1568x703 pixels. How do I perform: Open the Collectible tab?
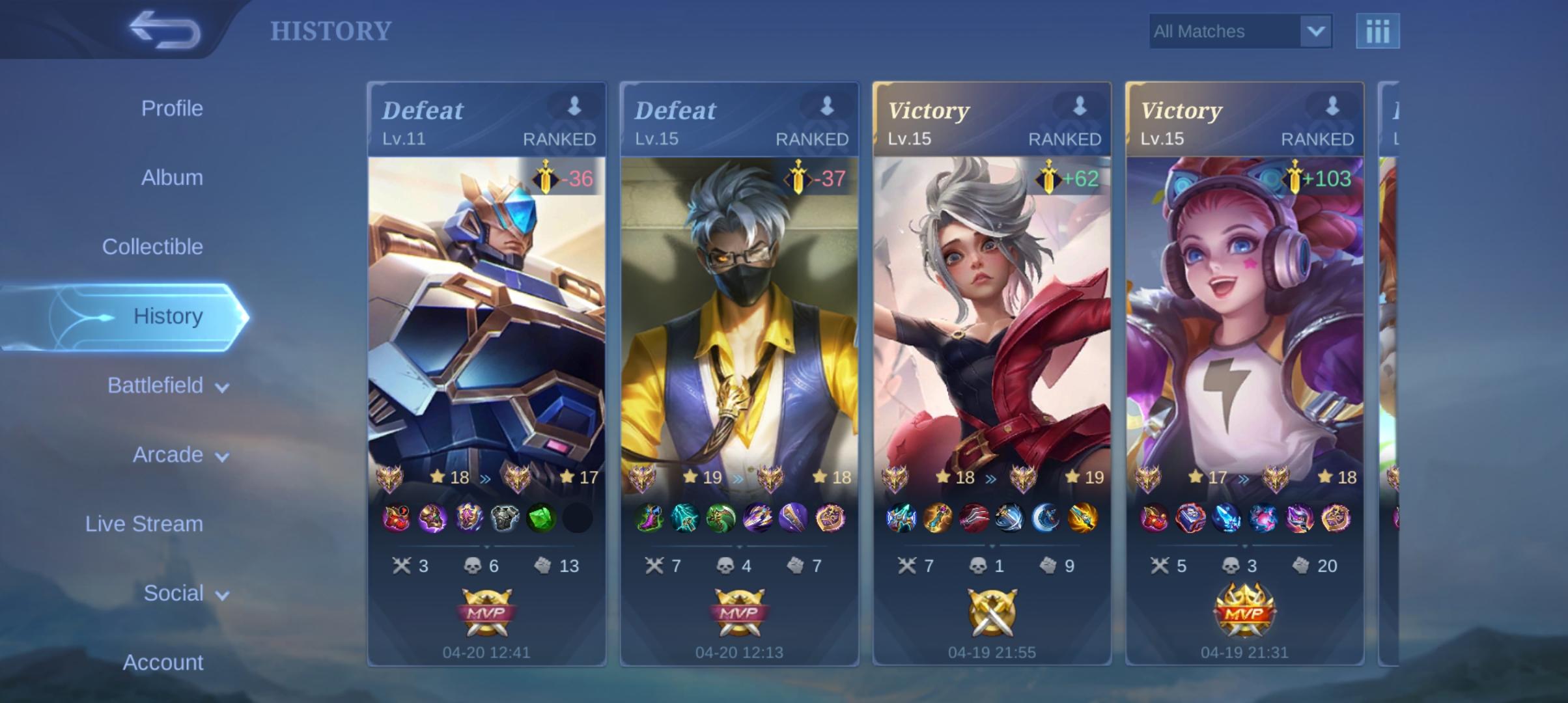152,247
